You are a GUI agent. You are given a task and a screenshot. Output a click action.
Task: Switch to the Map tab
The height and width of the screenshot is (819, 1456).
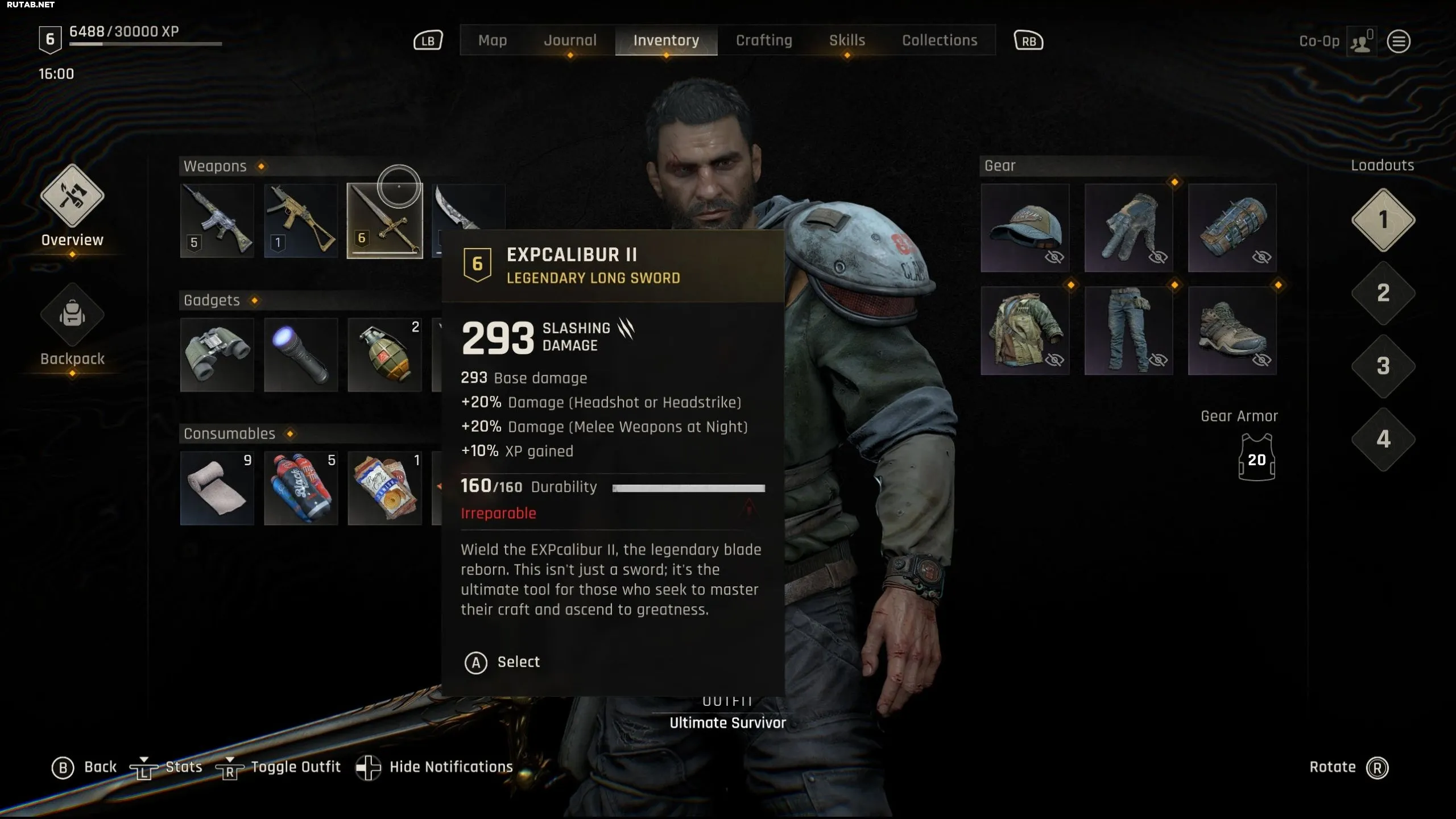492,40
